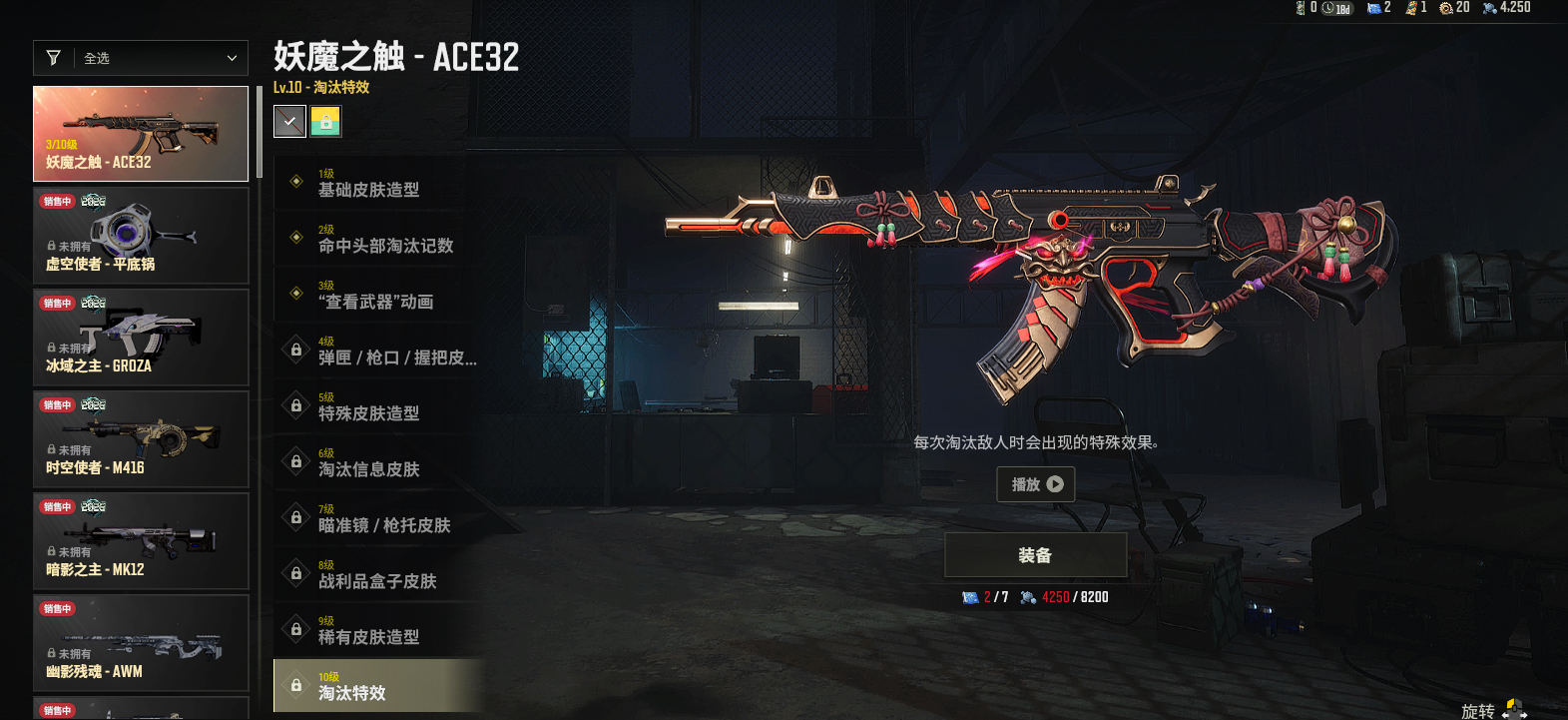The width and height of the screenshot is (1568, 720).
Task: Select level 5 特殊皮肤造型 row
Action: click(x=379, y=405)
